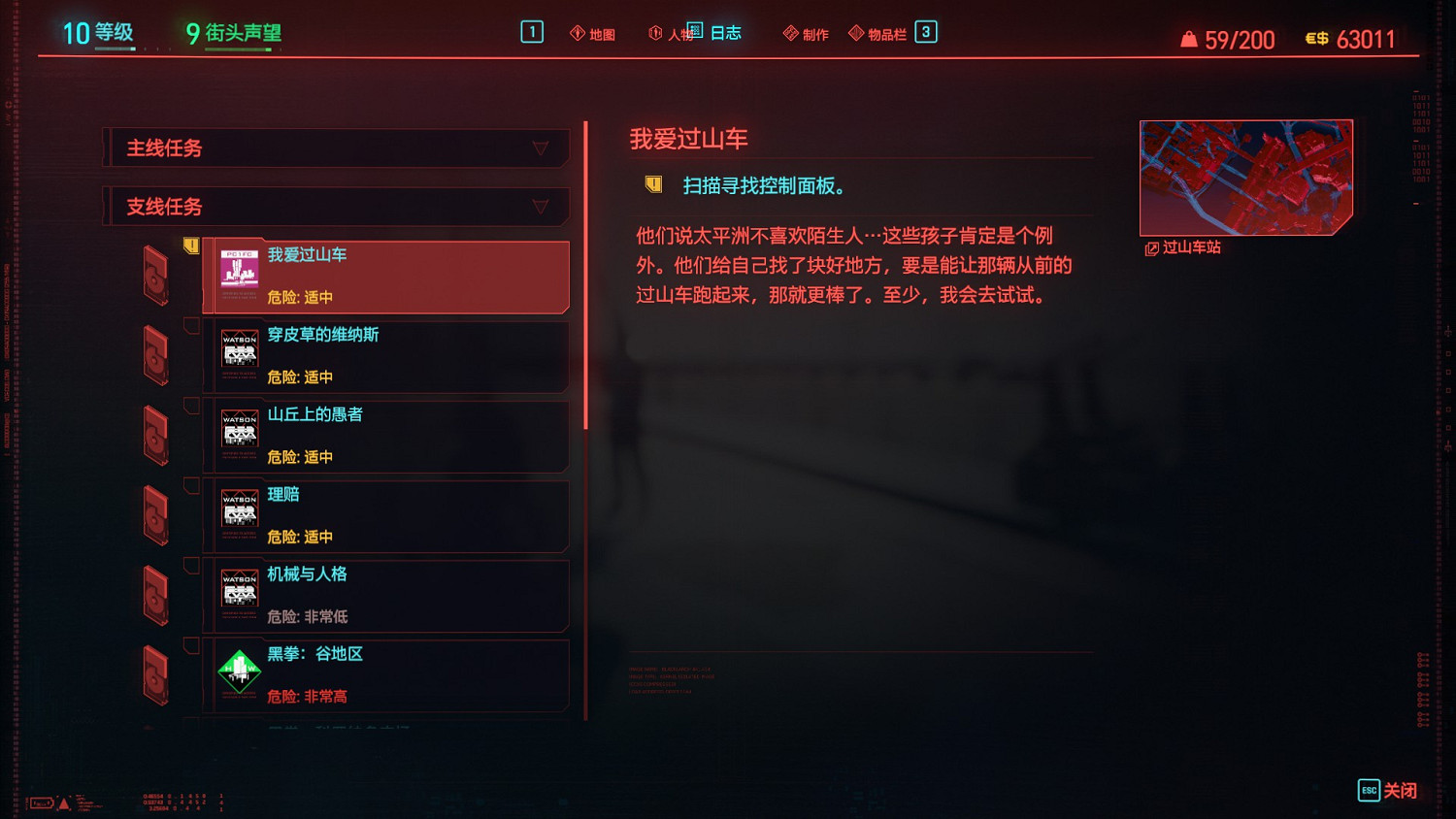The width and height of the screenshot is (1456, 819).
Task: Expand the 理赔 quest entry
Action: [x=386, y=514]
